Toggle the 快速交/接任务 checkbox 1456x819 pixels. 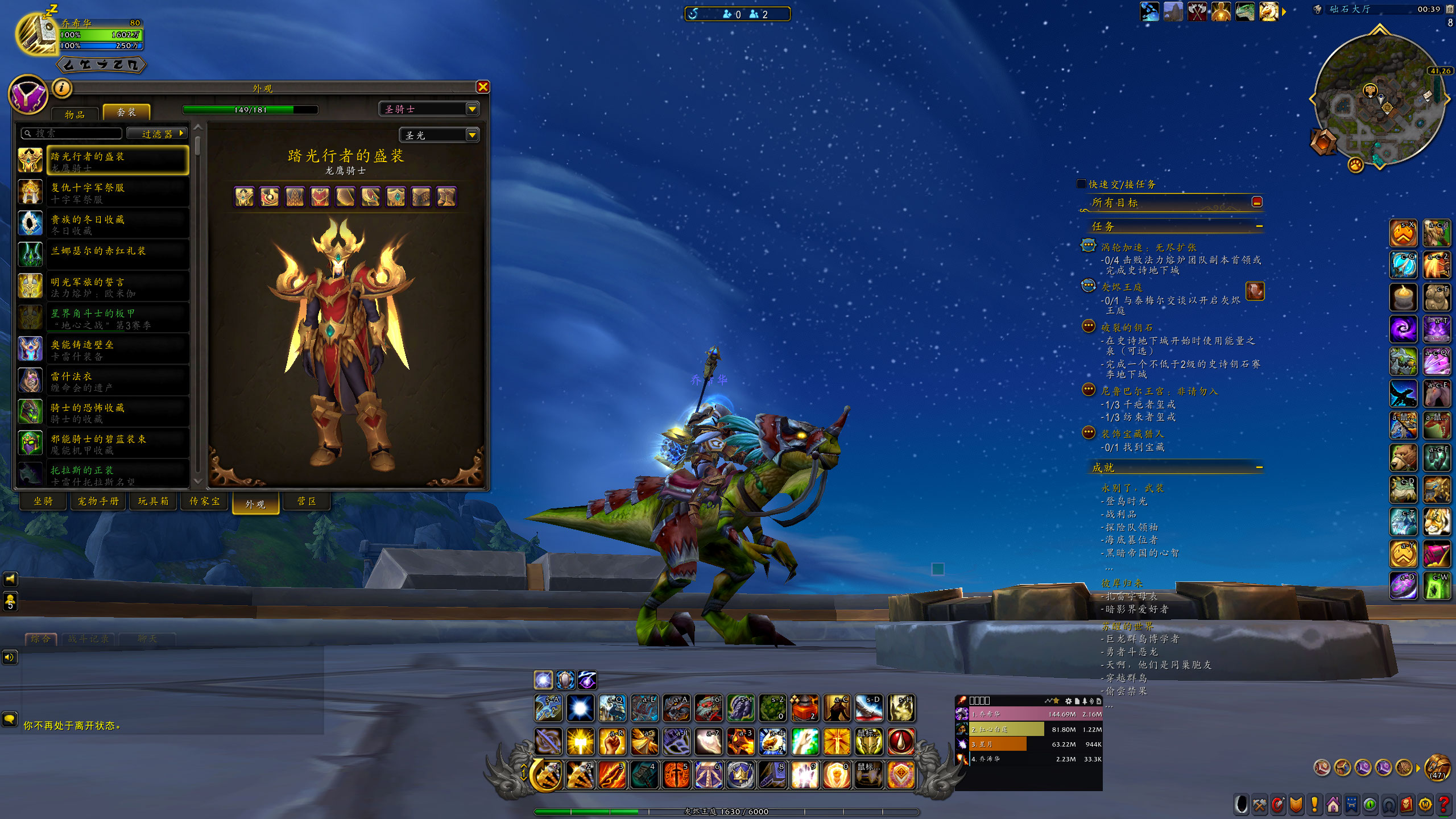point(1081,184)
